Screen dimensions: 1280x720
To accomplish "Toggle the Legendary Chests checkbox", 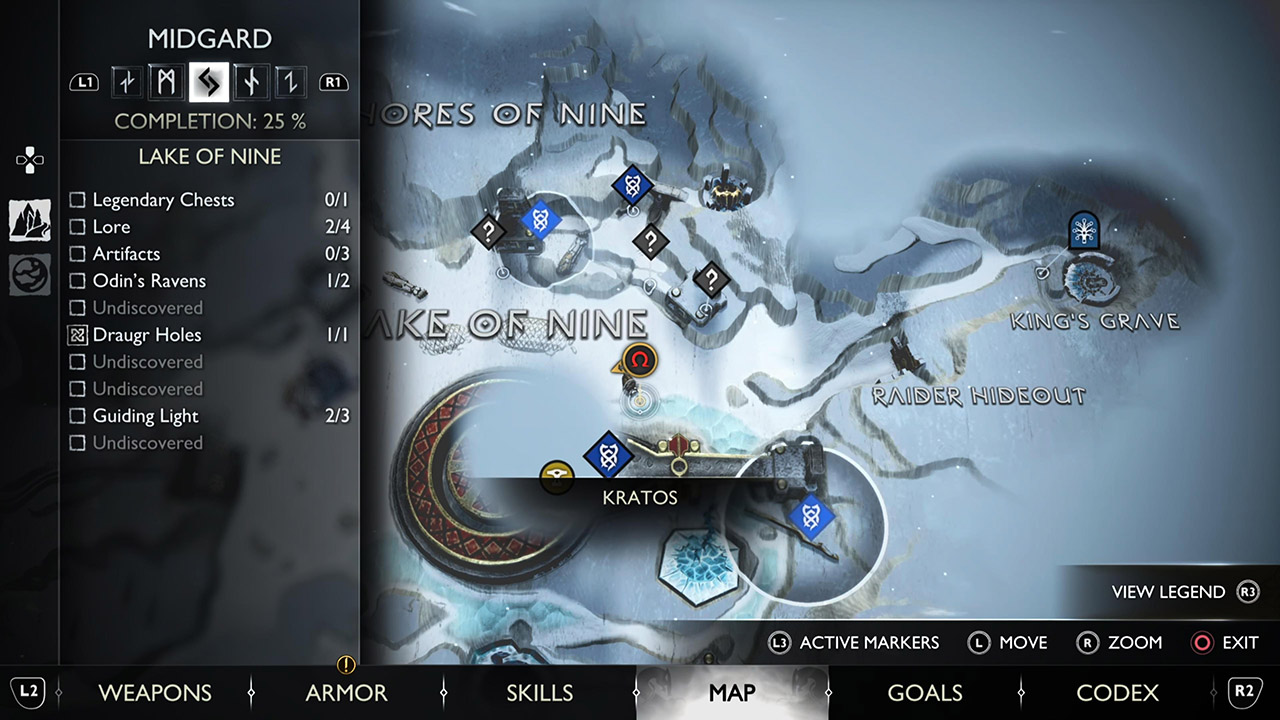I will pyautogui.click(x=77, y=200).
